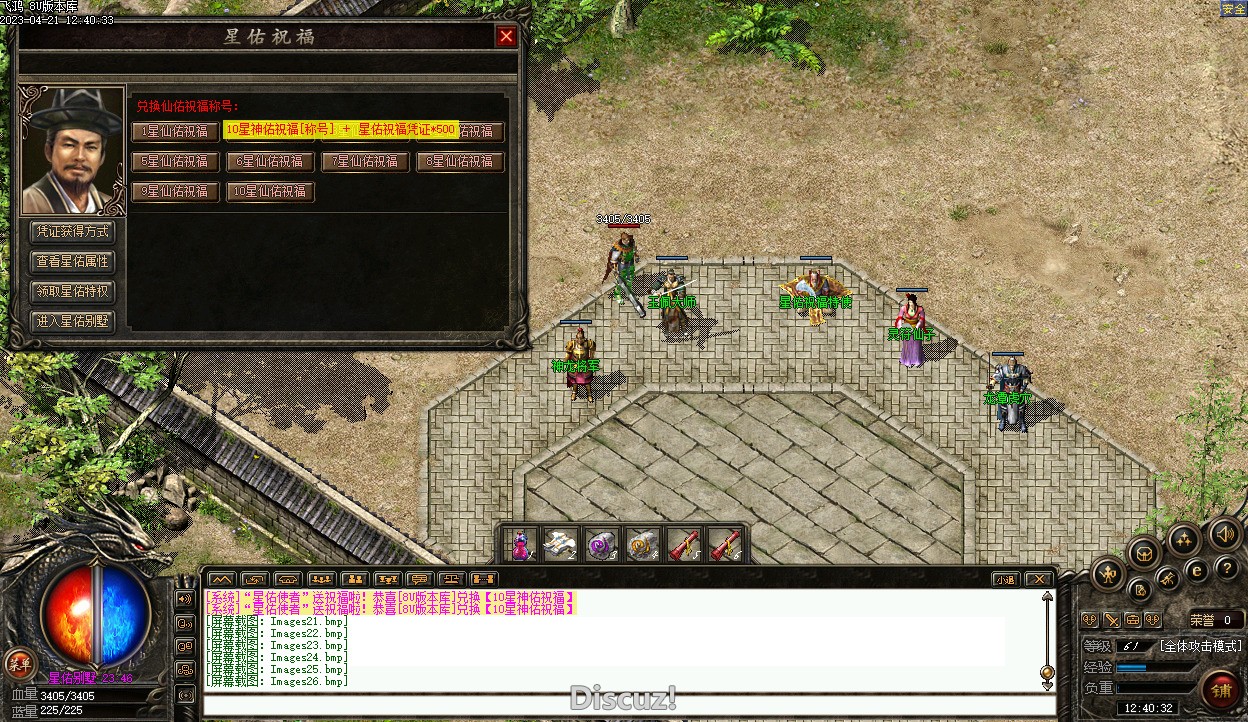Image resolution: width=1248 pixels, height=722 pixels.
Task: Click the 10星仙佑祝福 button
Action: [x=270, y=191]
